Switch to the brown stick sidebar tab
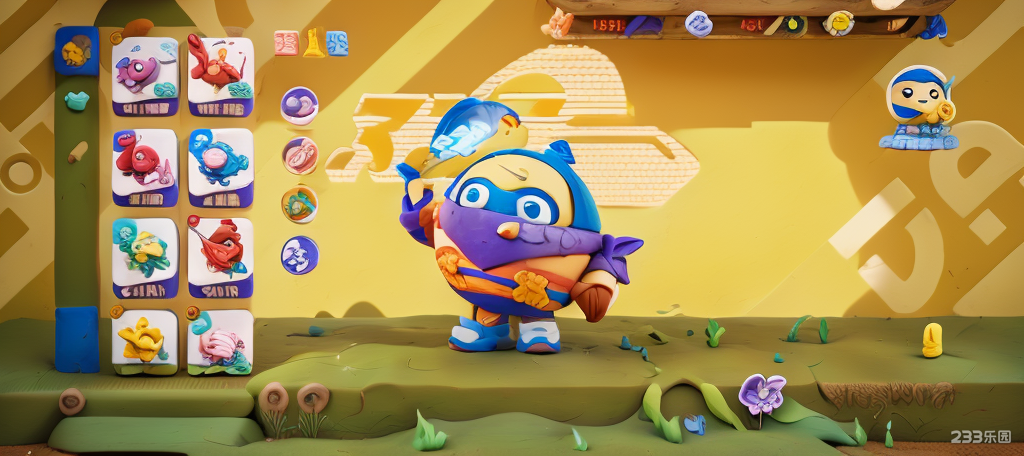Viewport: 1024px width, 456px height. (x=77, y=152)
